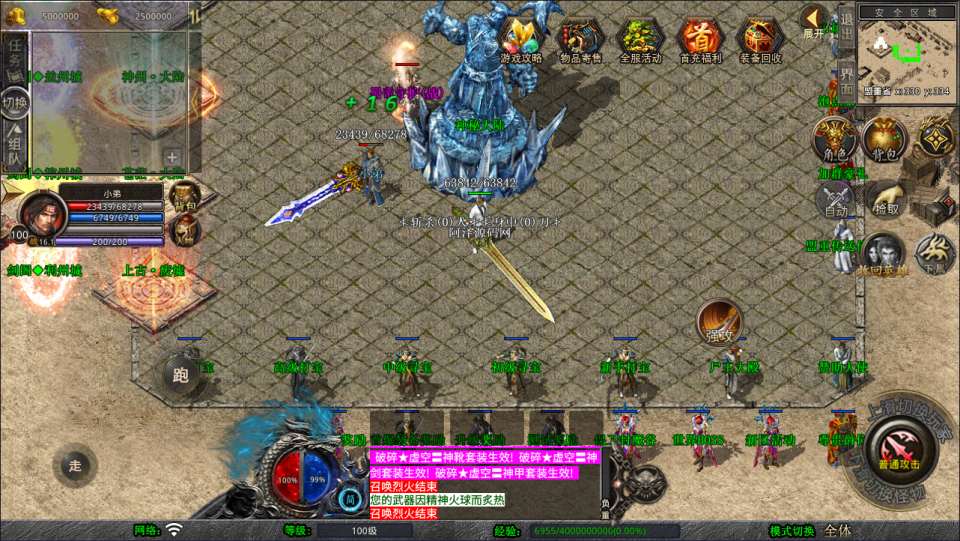Click the 切换 switch button
The width and height of the screenshot is (960, 541).
click(15, 103)
